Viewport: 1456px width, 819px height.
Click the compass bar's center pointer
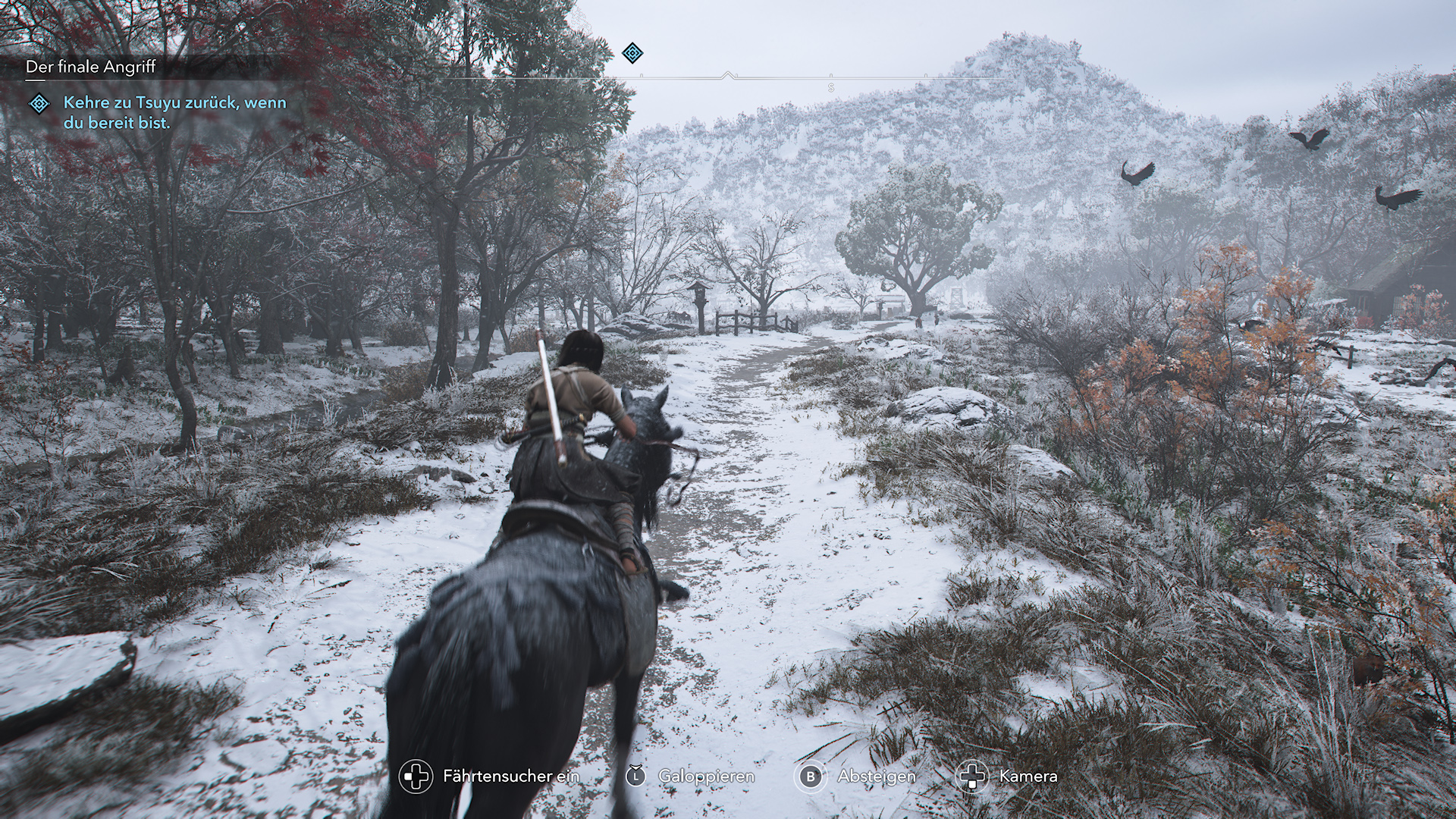728,75
